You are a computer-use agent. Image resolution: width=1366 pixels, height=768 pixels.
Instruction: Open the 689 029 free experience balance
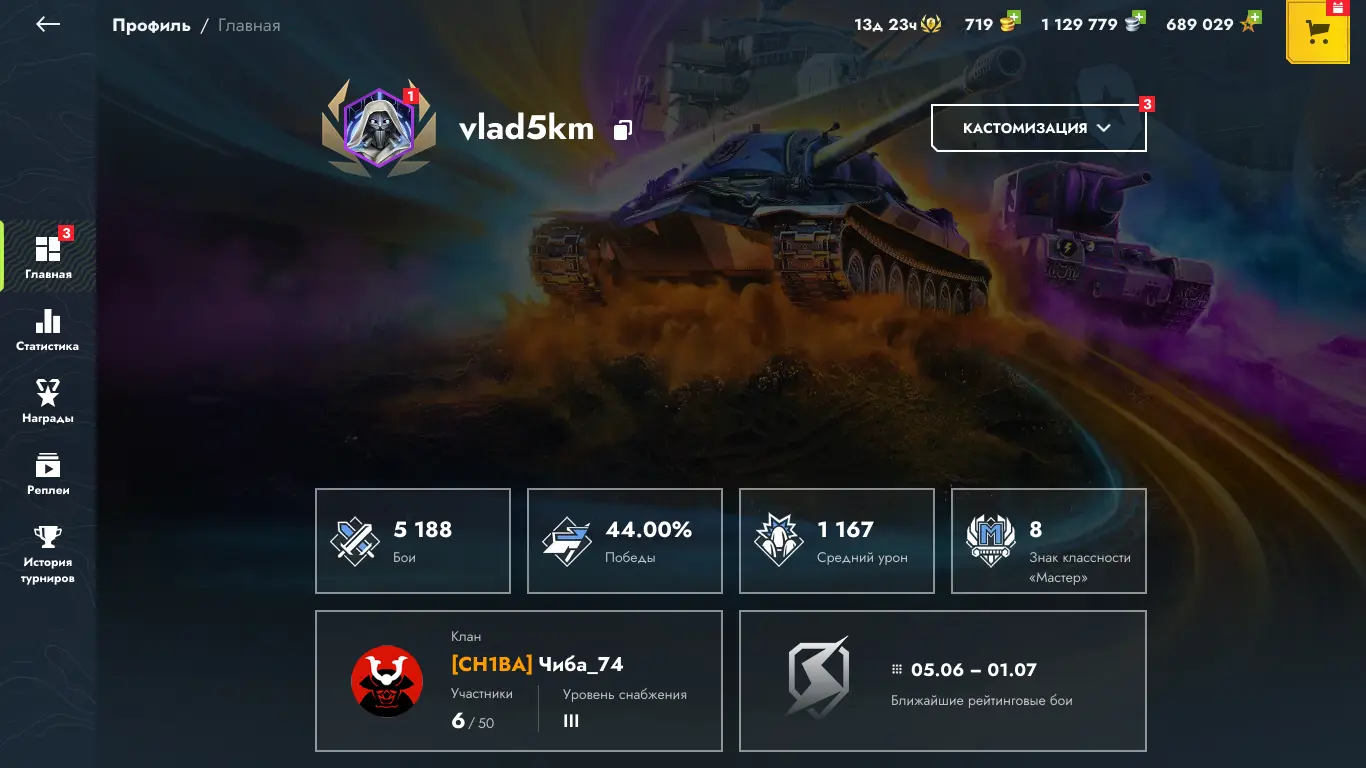click(x=1212, y=24)
